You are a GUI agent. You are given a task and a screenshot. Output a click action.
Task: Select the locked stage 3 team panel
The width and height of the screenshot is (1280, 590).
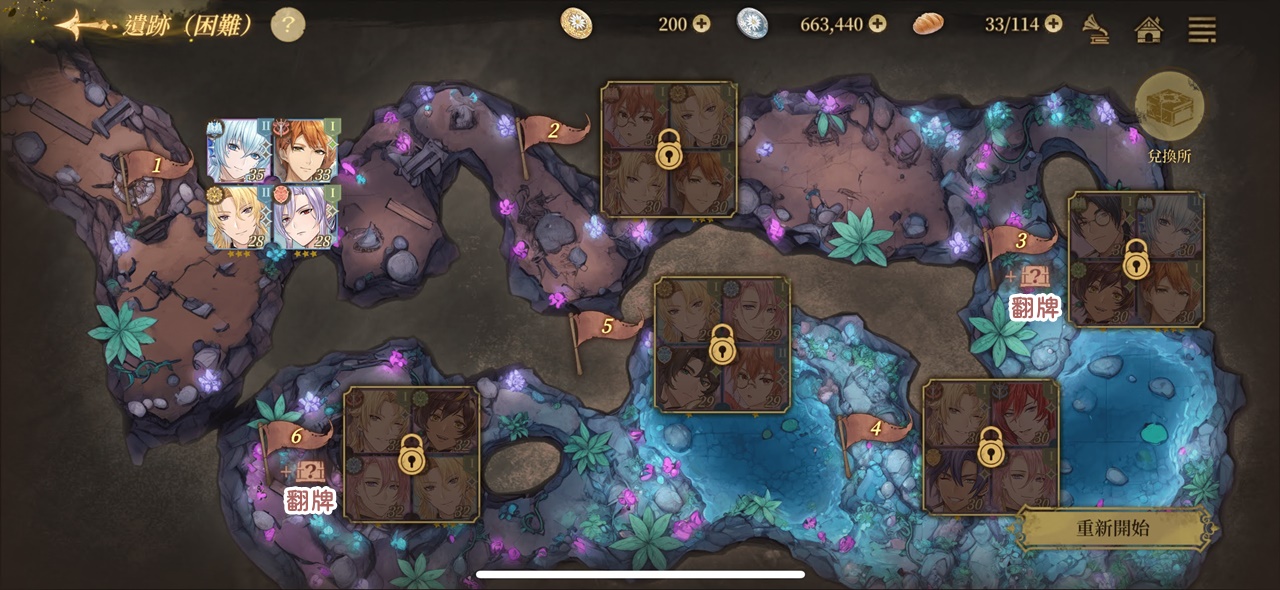coord(1135,259)
